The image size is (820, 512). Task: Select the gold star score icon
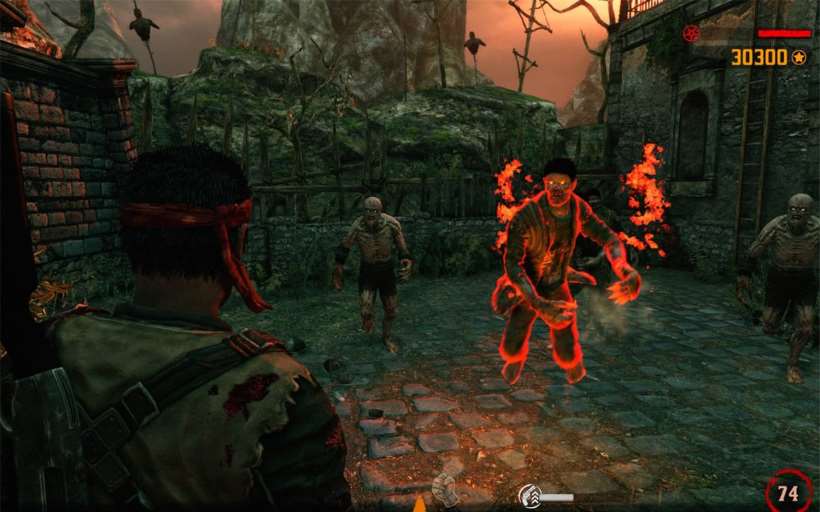point(799,57)
